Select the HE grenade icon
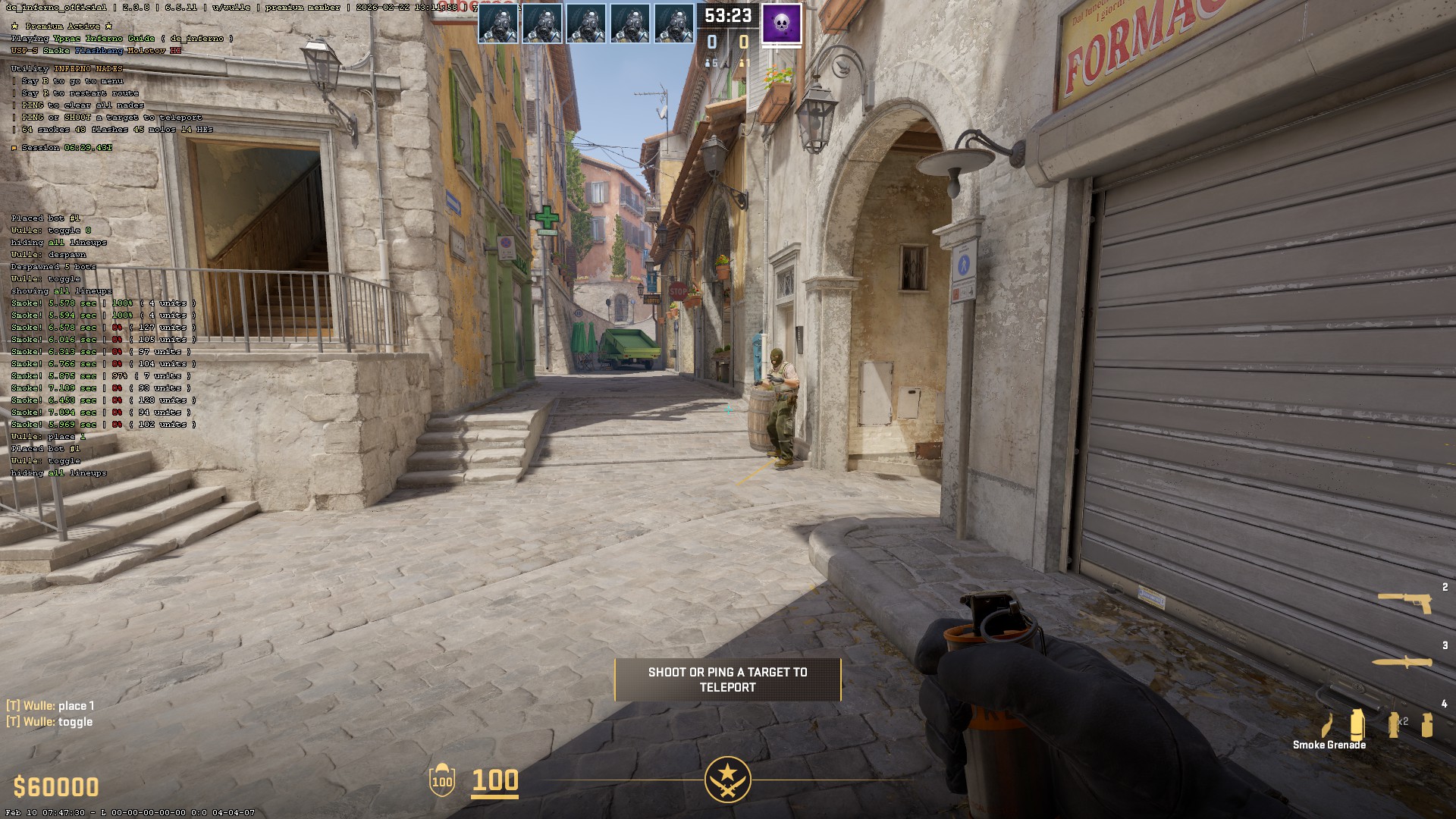The height and width of the screenshot is (819, 1456). pyautogui.click(x=1427, y=725)
